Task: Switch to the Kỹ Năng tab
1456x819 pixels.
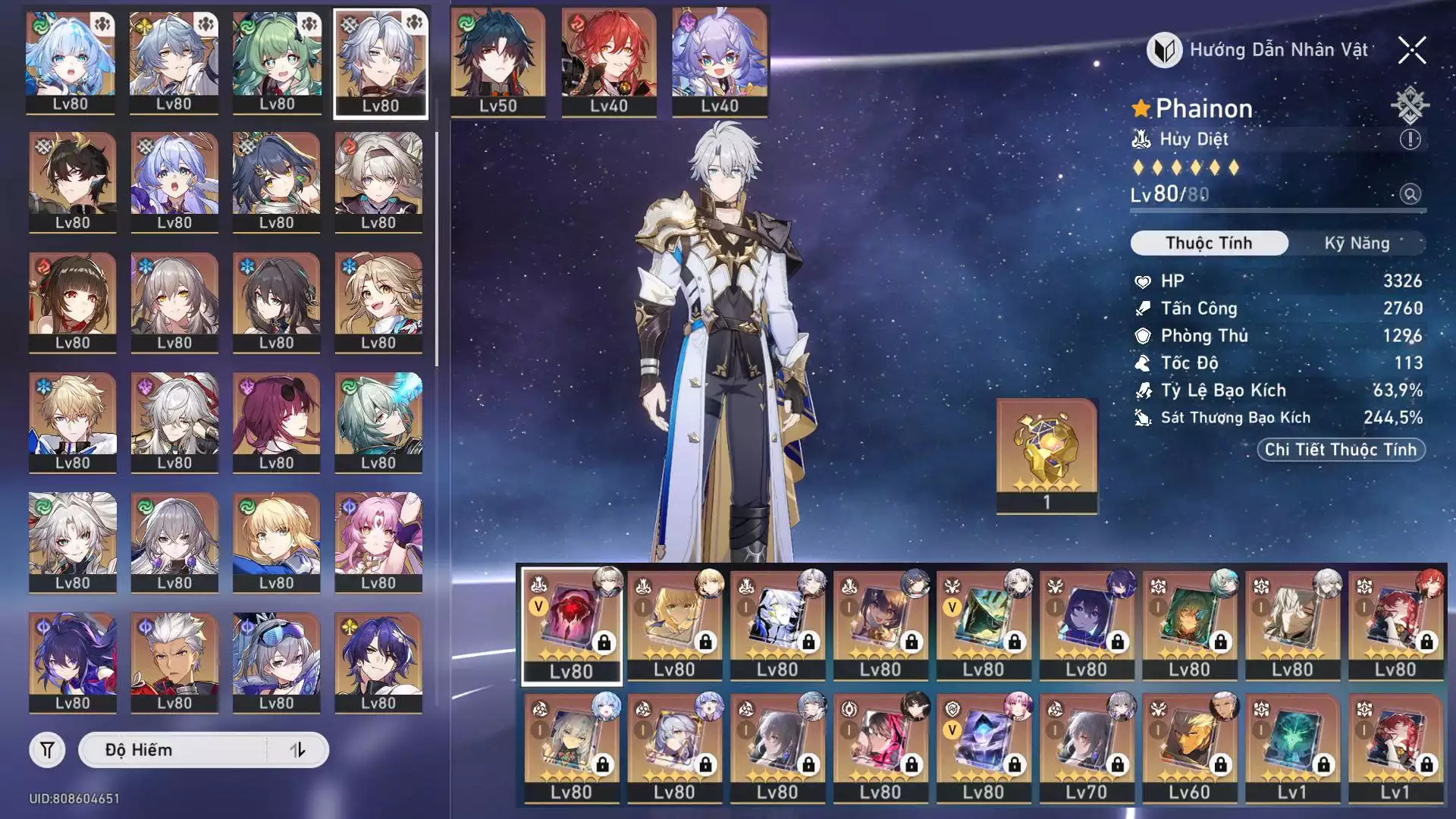Action: point(1357,243)
